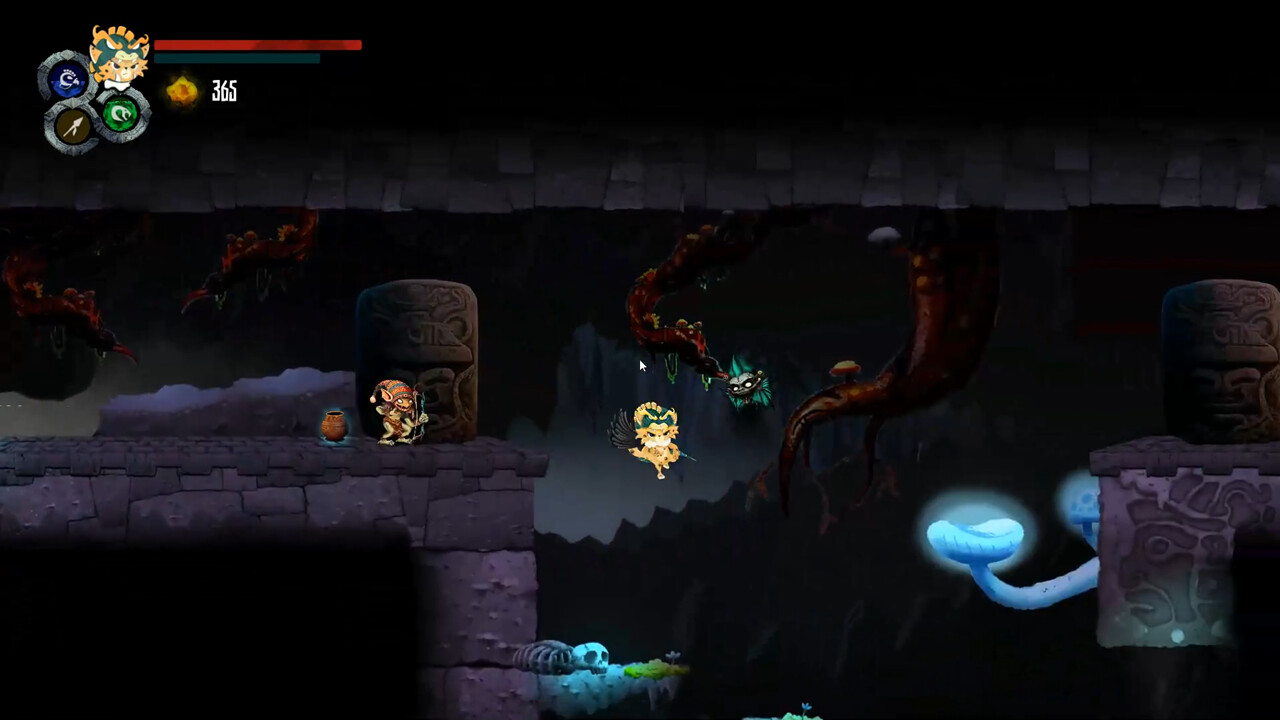Select the green claw ability icon
Image resolution: width=1280 pixels, height=720 pixels.
click(119, 116)
